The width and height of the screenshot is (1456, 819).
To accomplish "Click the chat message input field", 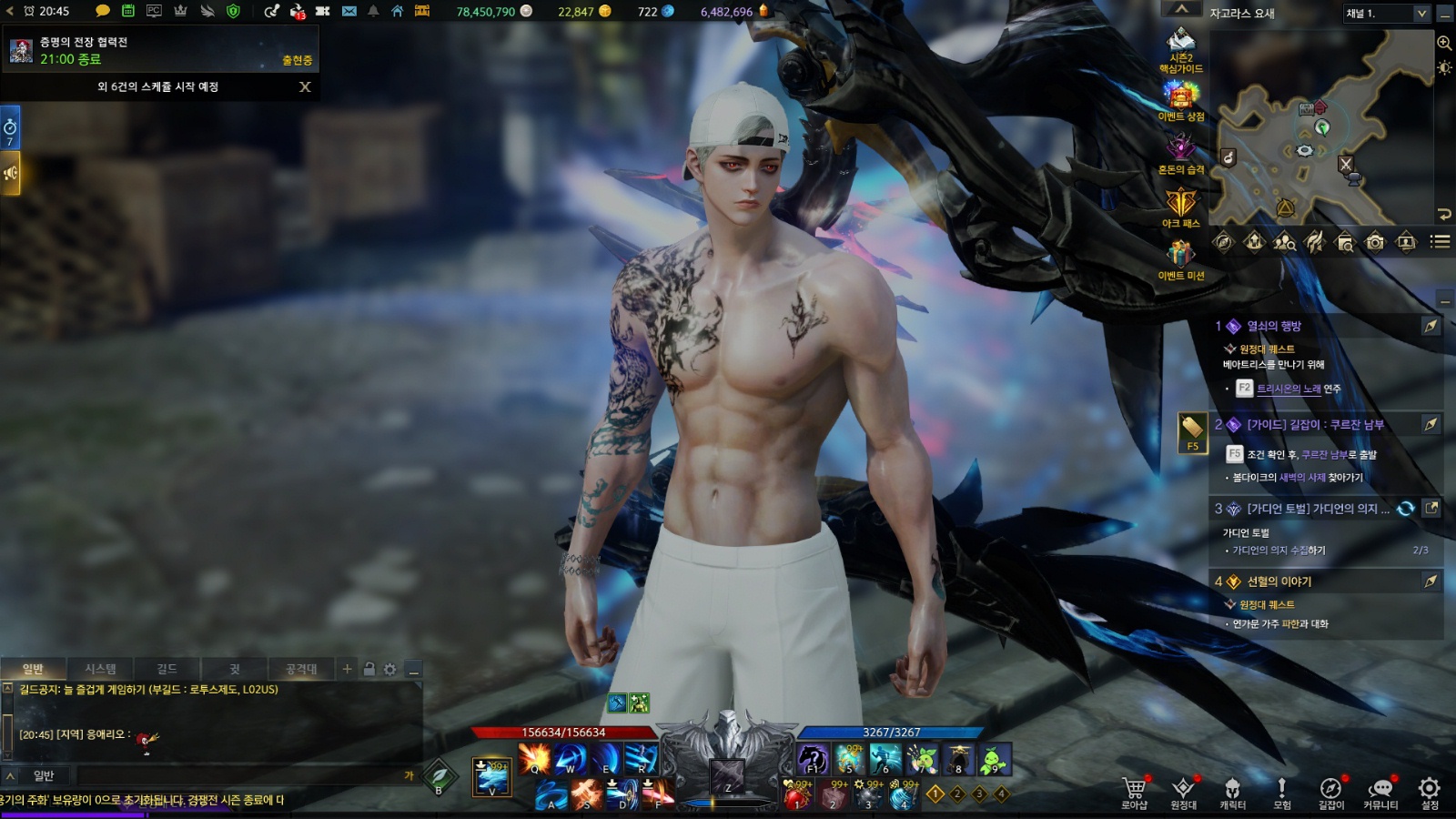I will 237,775.
